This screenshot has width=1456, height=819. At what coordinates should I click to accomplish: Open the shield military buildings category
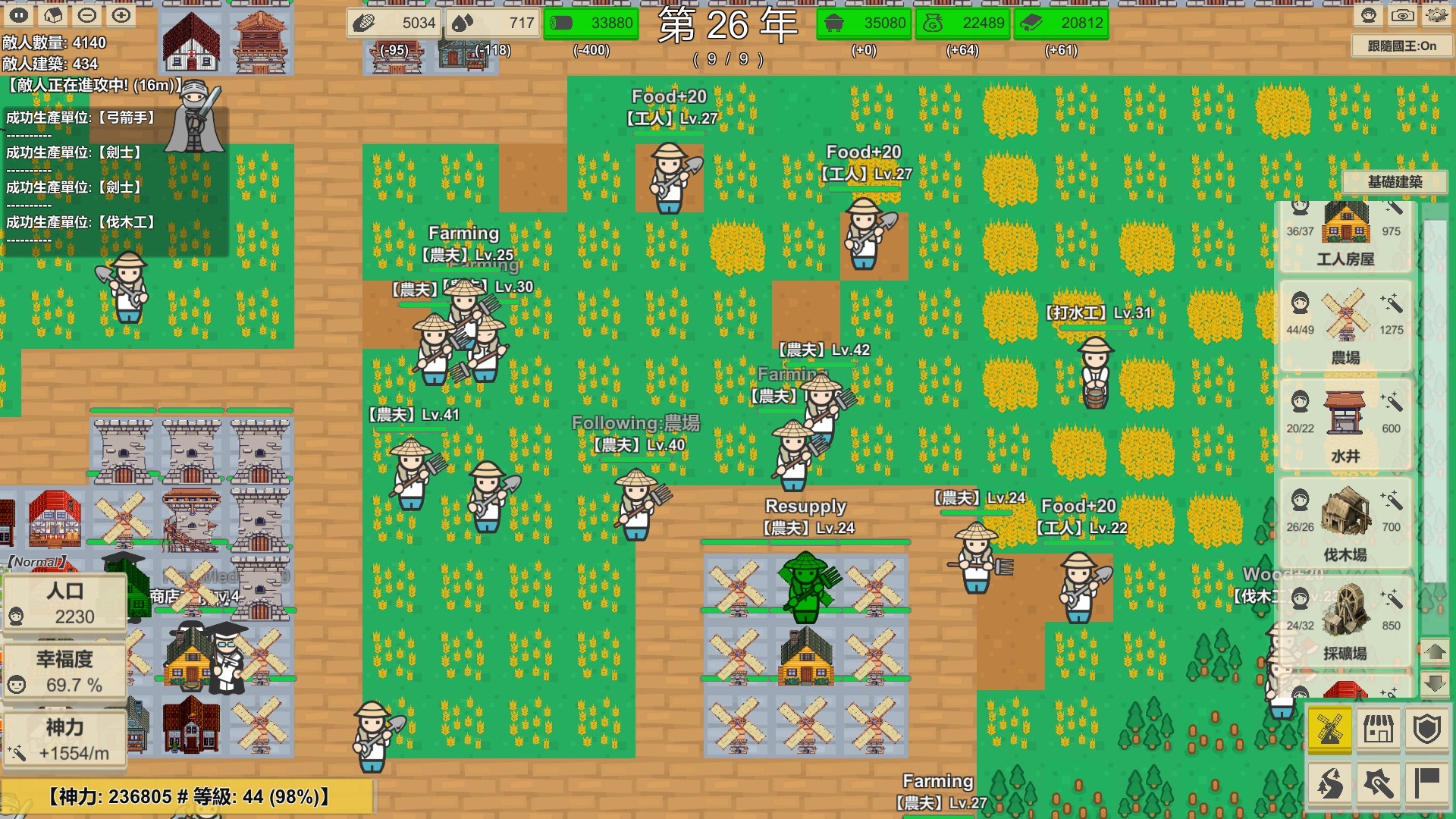click(x=1428, y=730)
